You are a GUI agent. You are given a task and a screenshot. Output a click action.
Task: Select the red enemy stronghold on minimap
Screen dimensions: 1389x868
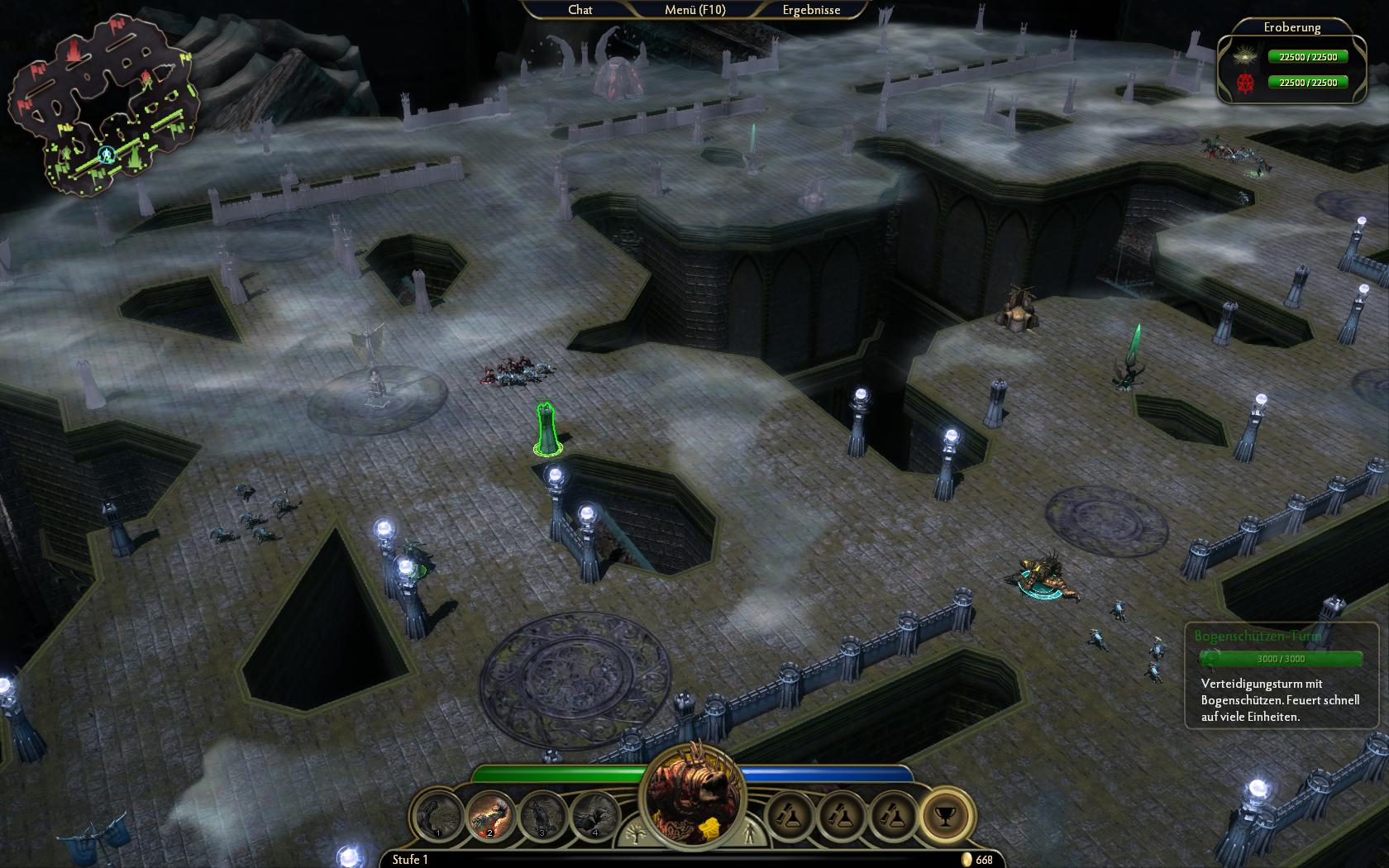(x=74, y=51)
